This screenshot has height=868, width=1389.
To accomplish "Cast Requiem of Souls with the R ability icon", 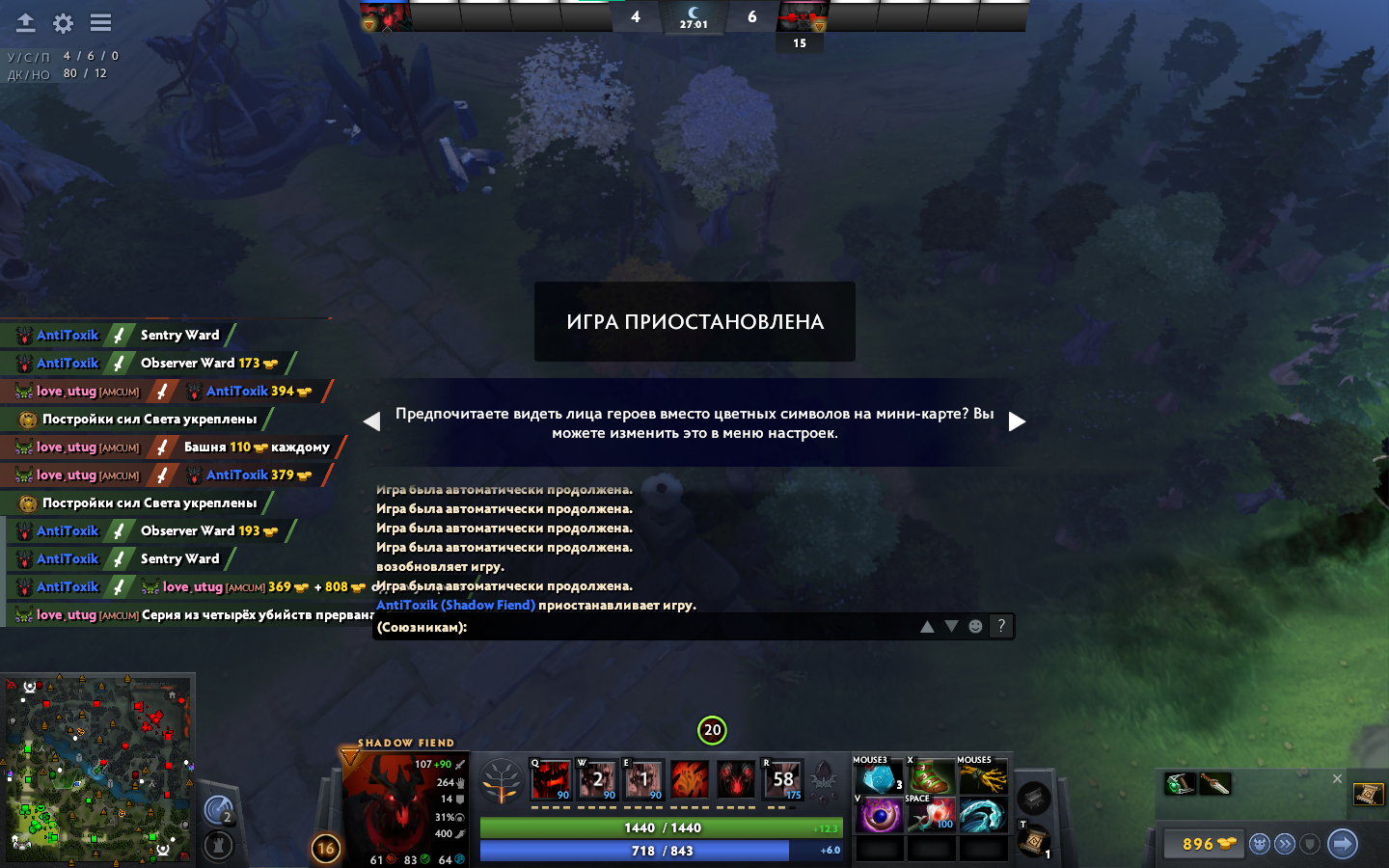I will pyautogui.click(x=782, y=779).
